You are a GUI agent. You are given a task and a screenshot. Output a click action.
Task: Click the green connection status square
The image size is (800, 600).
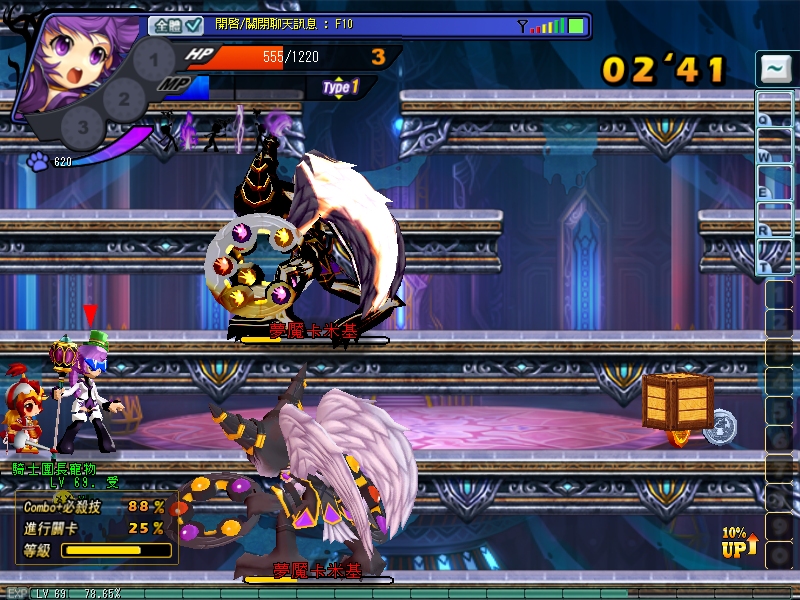[576, 25]
